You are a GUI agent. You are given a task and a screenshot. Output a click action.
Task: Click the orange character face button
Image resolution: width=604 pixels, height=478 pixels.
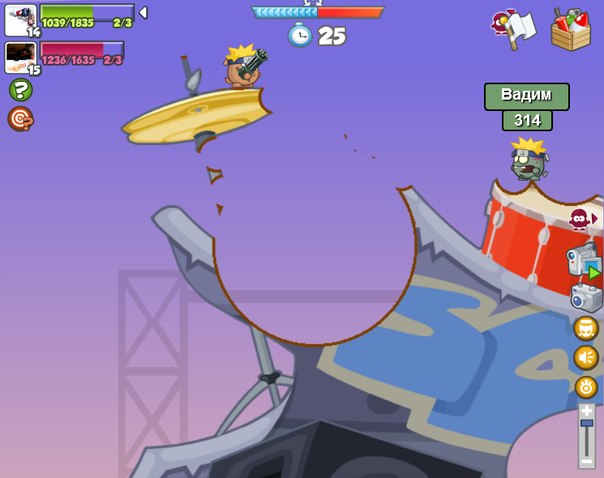point(586,328)
